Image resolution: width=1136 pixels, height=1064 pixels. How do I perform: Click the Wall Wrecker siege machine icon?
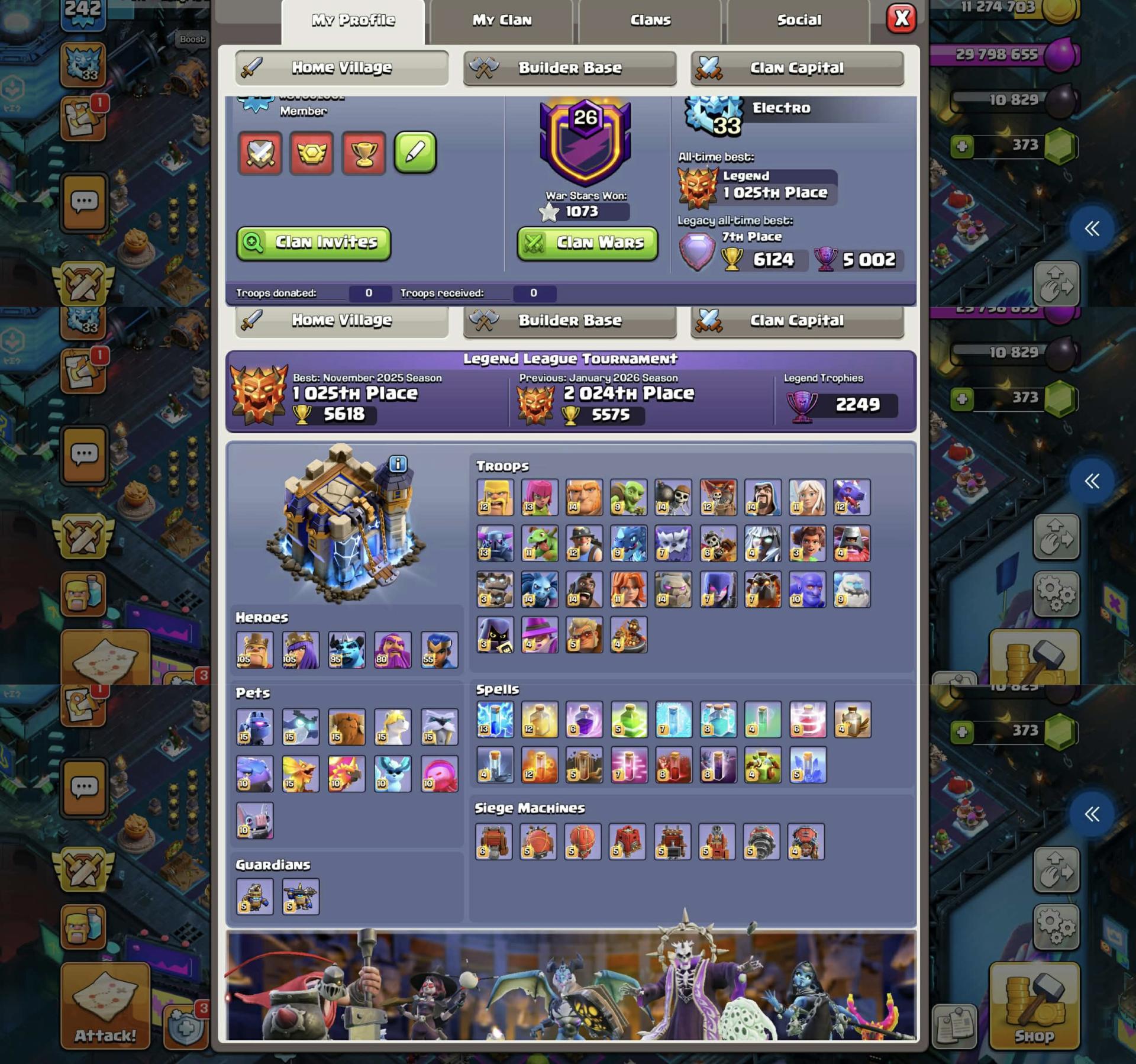point(495,843)
